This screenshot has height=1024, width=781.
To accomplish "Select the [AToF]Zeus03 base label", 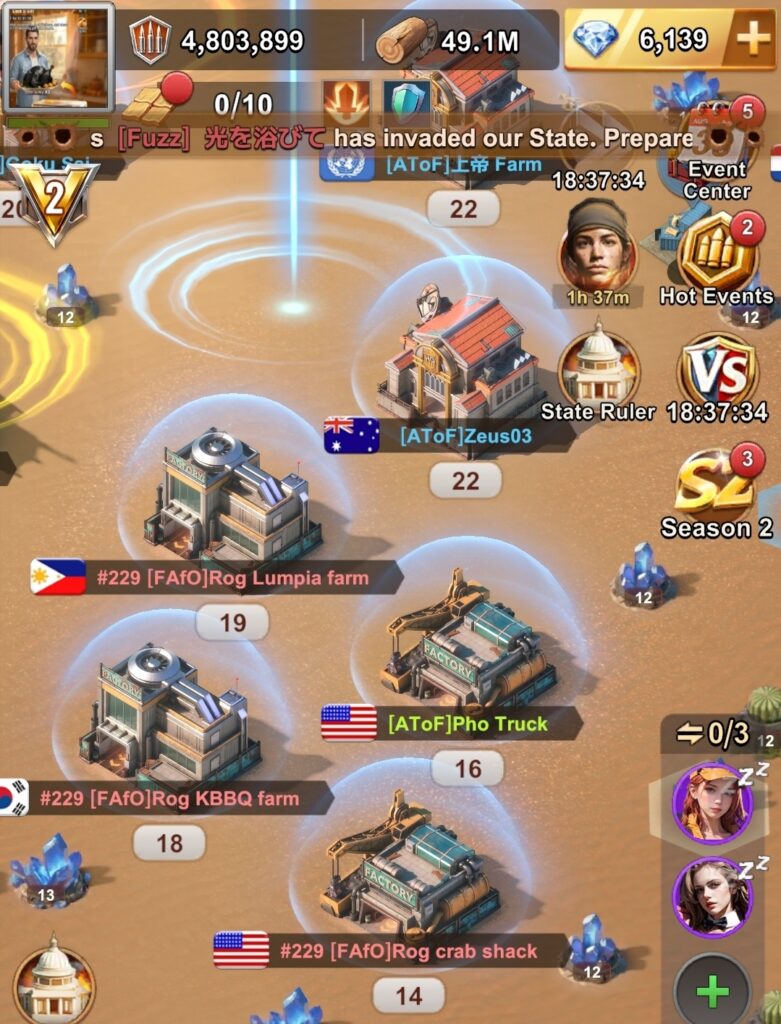I will pos(464,436).
